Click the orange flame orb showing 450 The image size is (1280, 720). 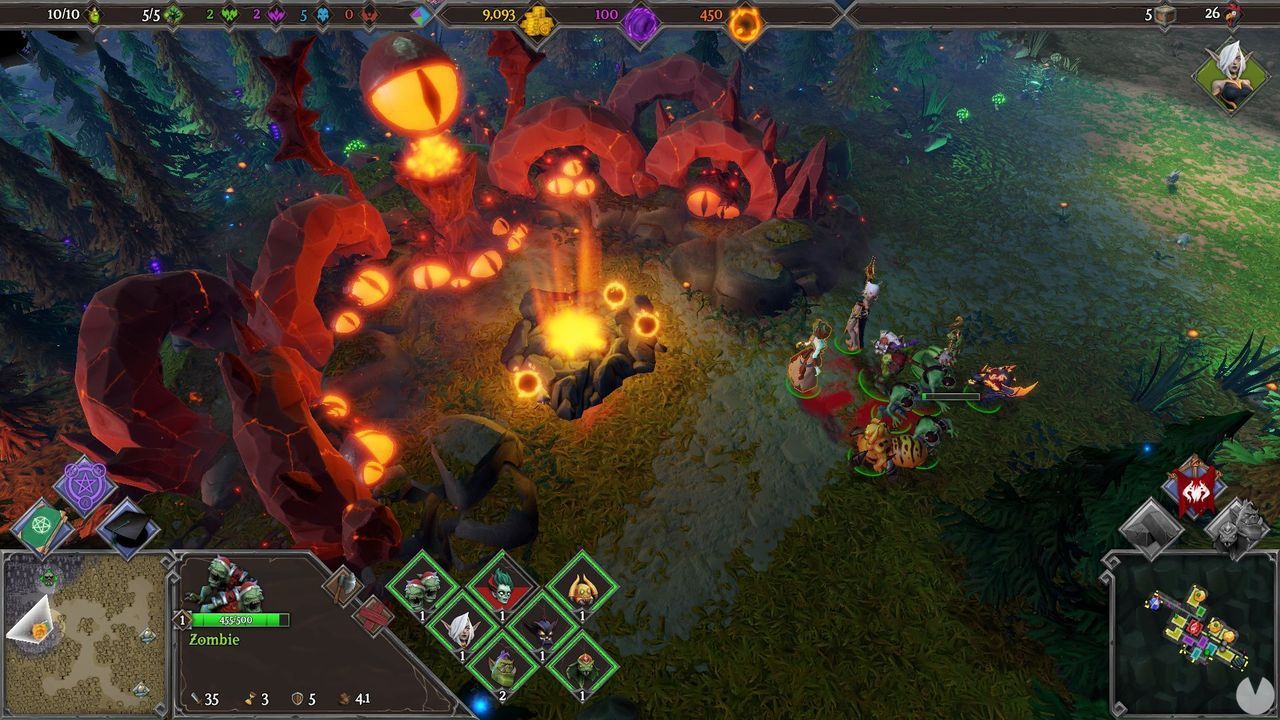pos(746,17)
